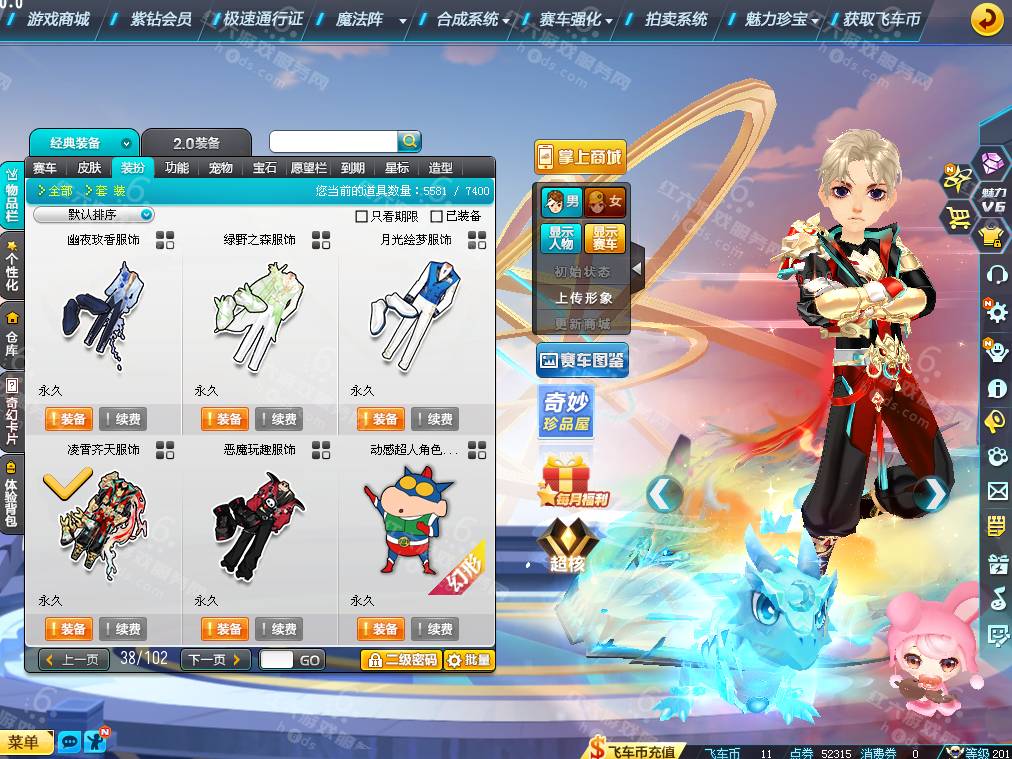Select the 女 gender button

tap(604, 202)
